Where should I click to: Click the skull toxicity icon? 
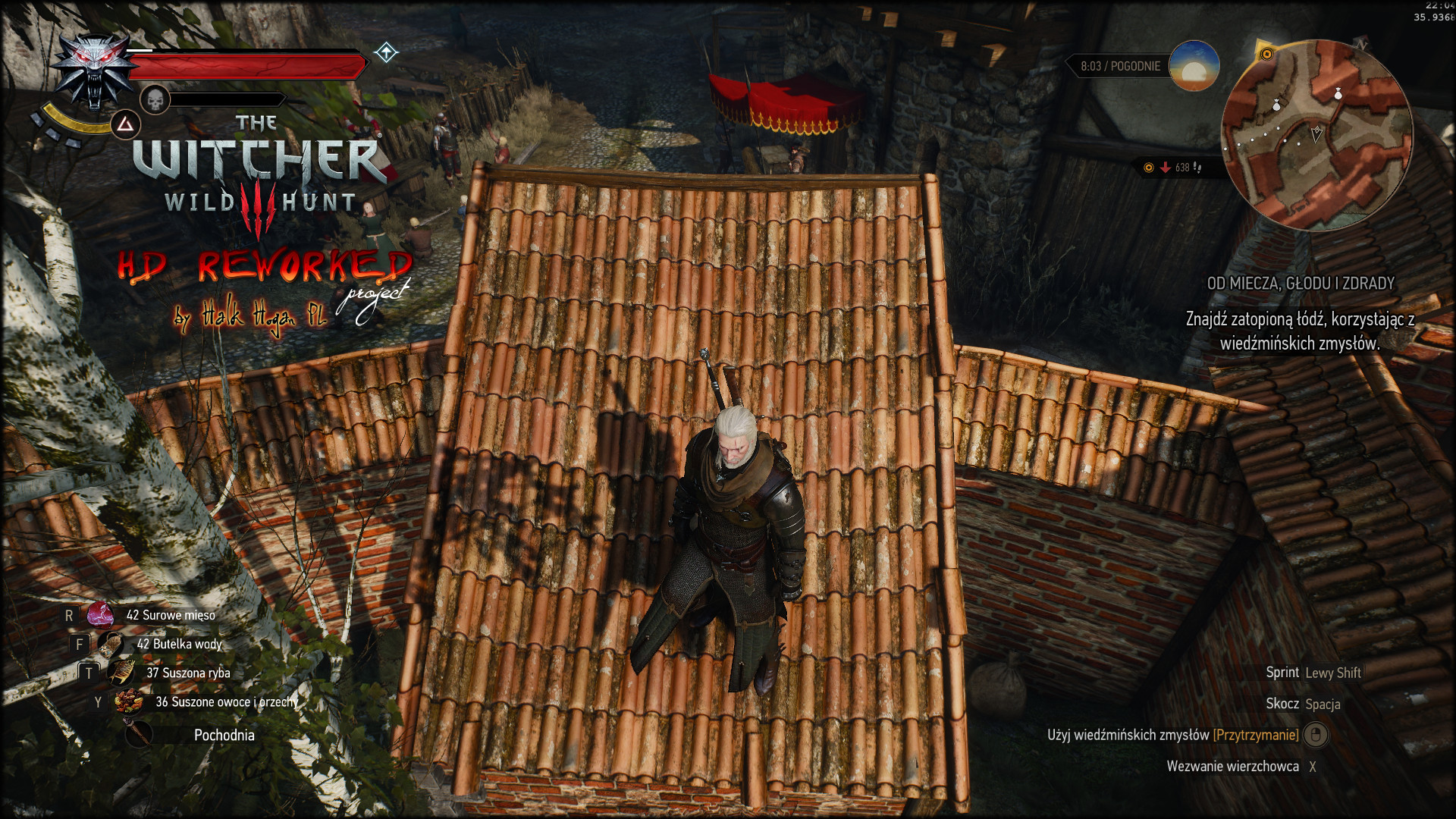click(x=155, y=99)
